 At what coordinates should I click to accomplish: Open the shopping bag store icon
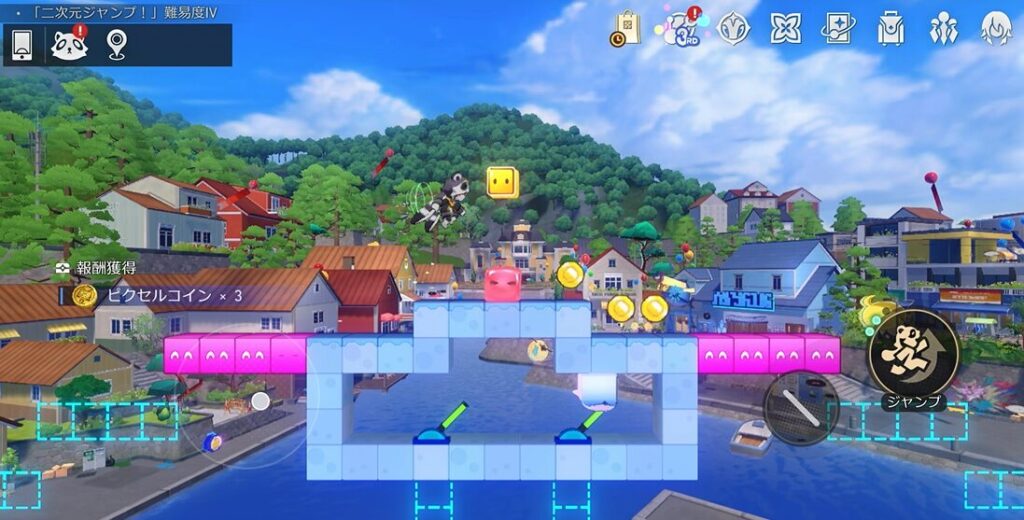click(x=626, y=28)
